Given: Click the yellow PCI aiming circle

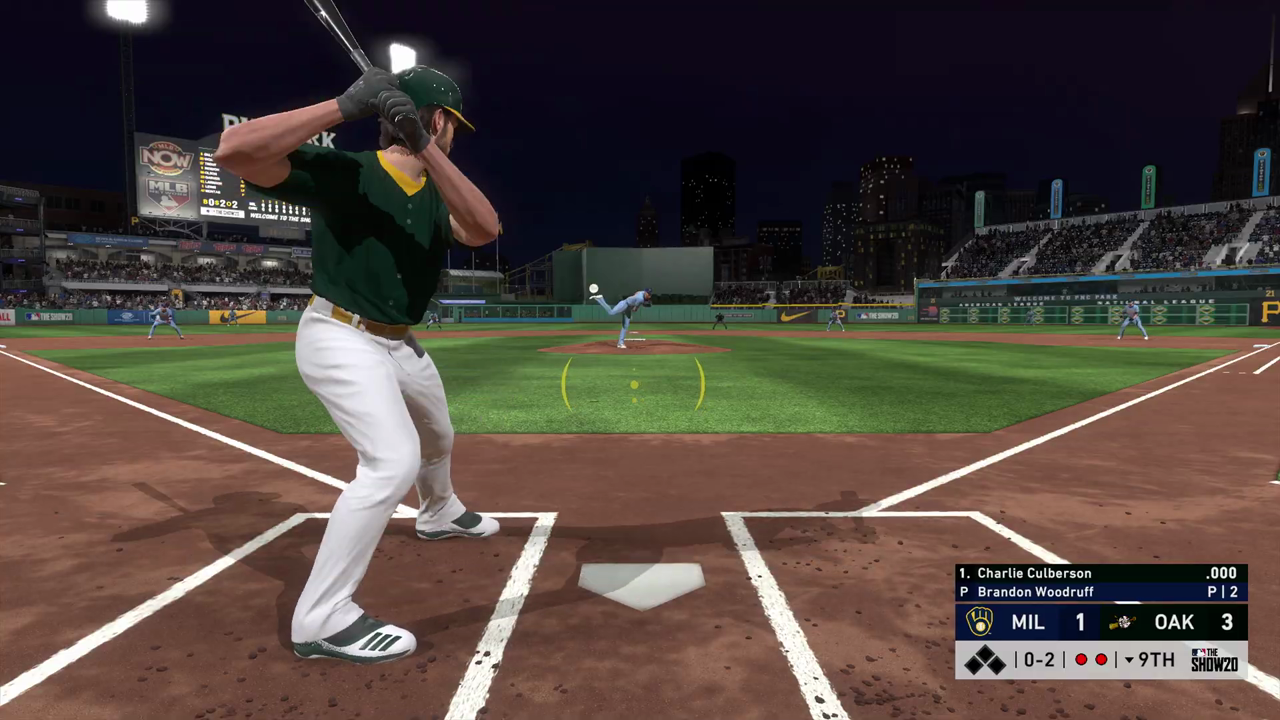Looking at the screenshot, I should click(633, 387).
